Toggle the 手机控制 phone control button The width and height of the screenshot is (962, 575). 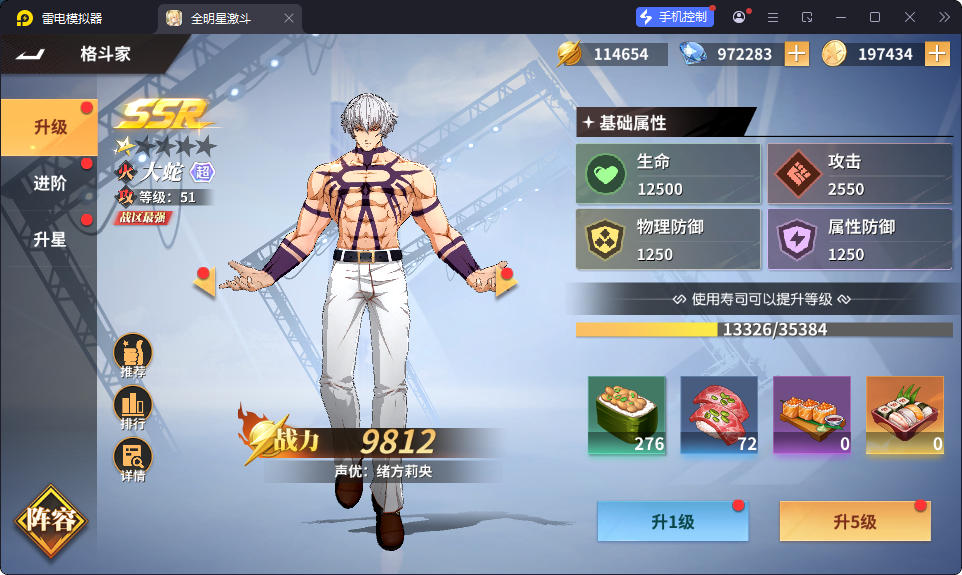[675, 17]
